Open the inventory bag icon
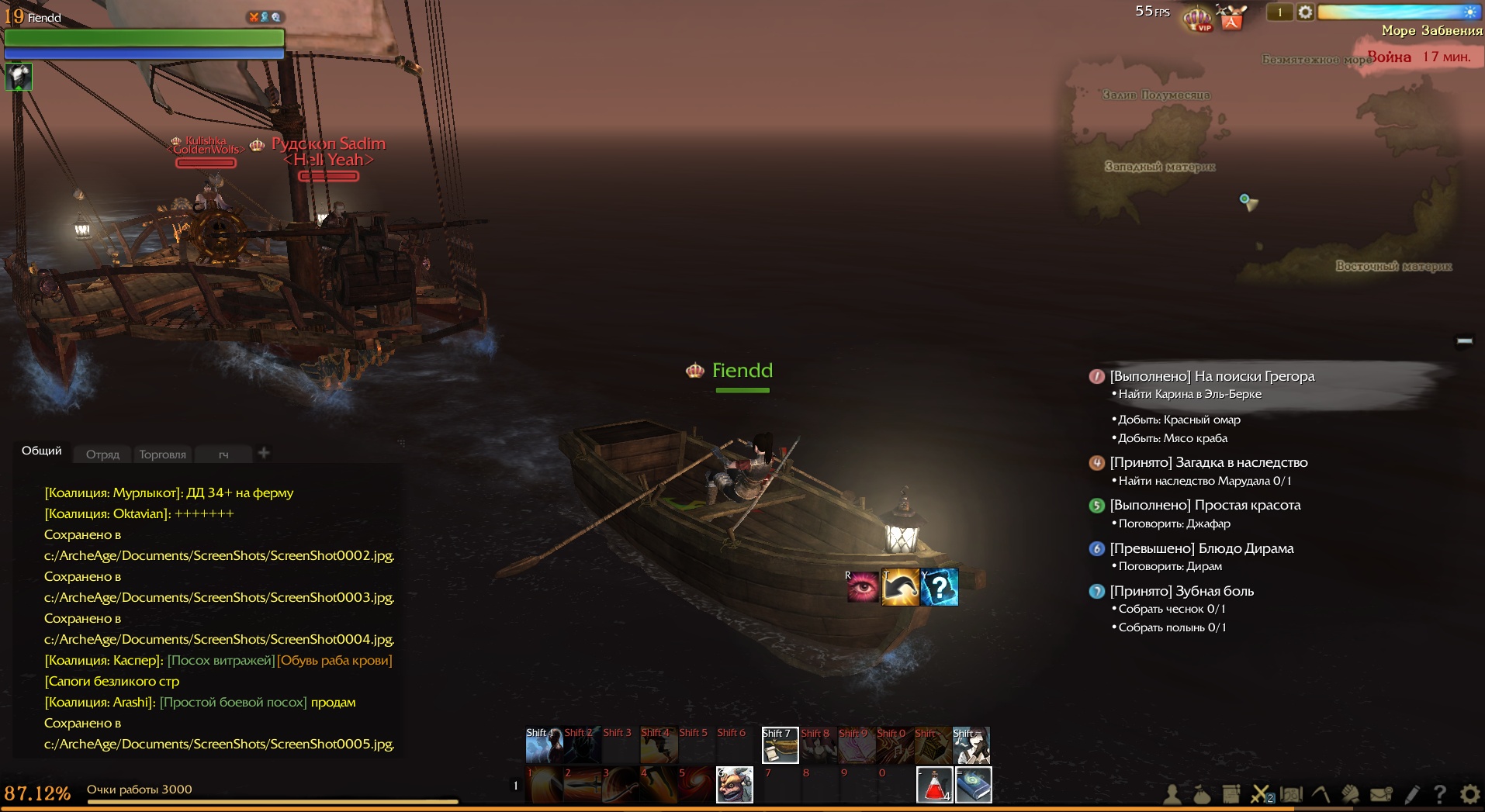 [1201, 794]
